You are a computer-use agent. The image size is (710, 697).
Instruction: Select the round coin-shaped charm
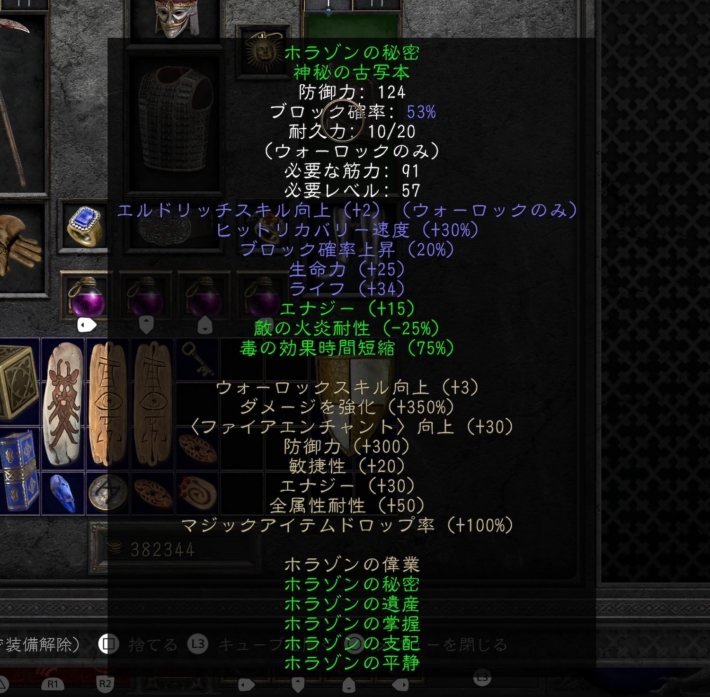point(106,492)
